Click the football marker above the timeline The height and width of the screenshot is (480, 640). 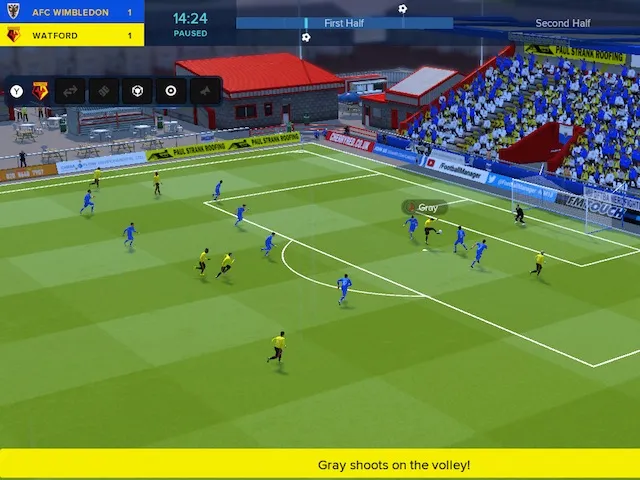pyautogui.click(x=403, y=9)
